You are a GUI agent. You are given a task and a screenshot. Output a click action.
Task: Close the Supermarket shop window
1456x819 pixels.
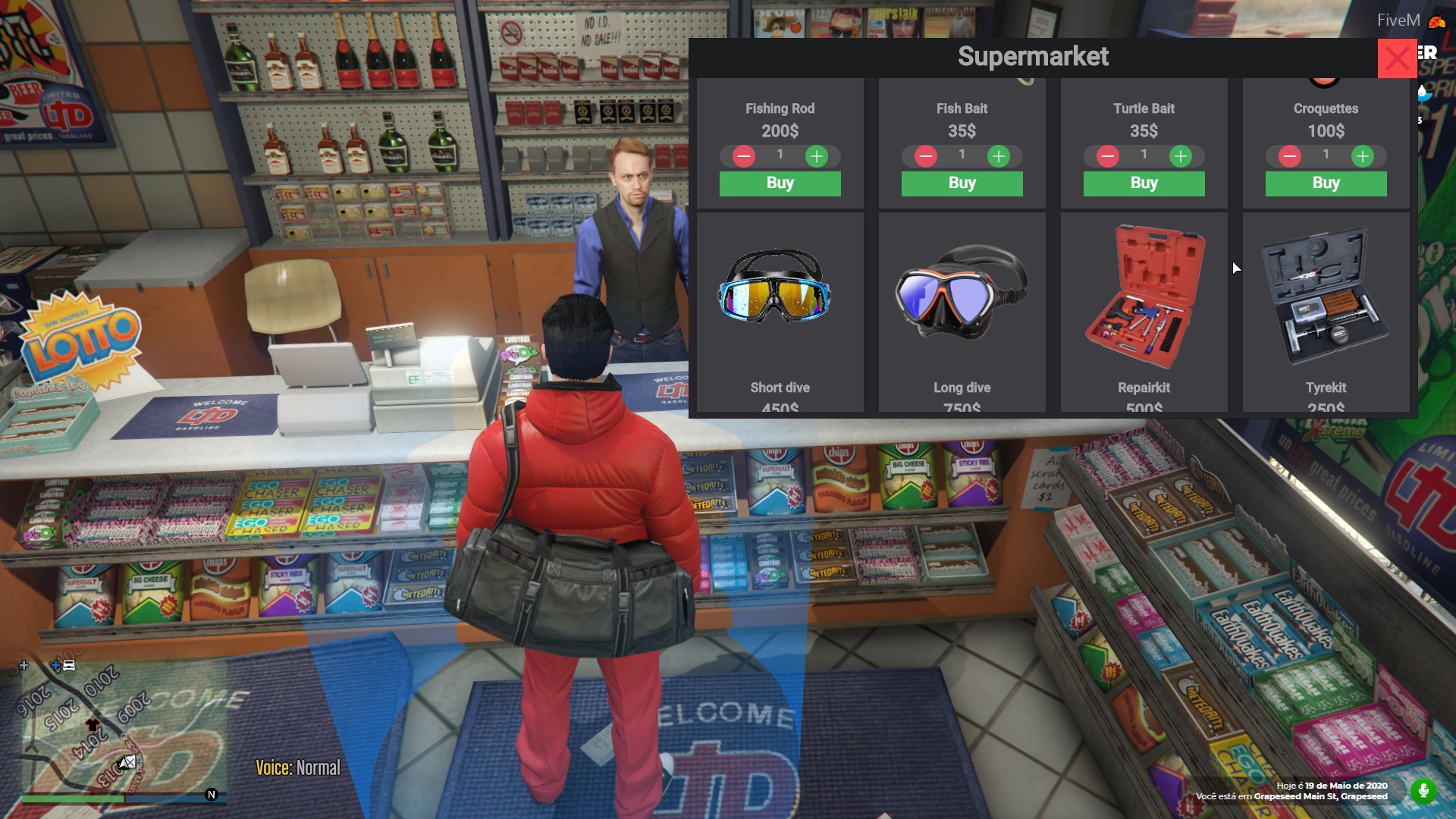(1397, 58)
